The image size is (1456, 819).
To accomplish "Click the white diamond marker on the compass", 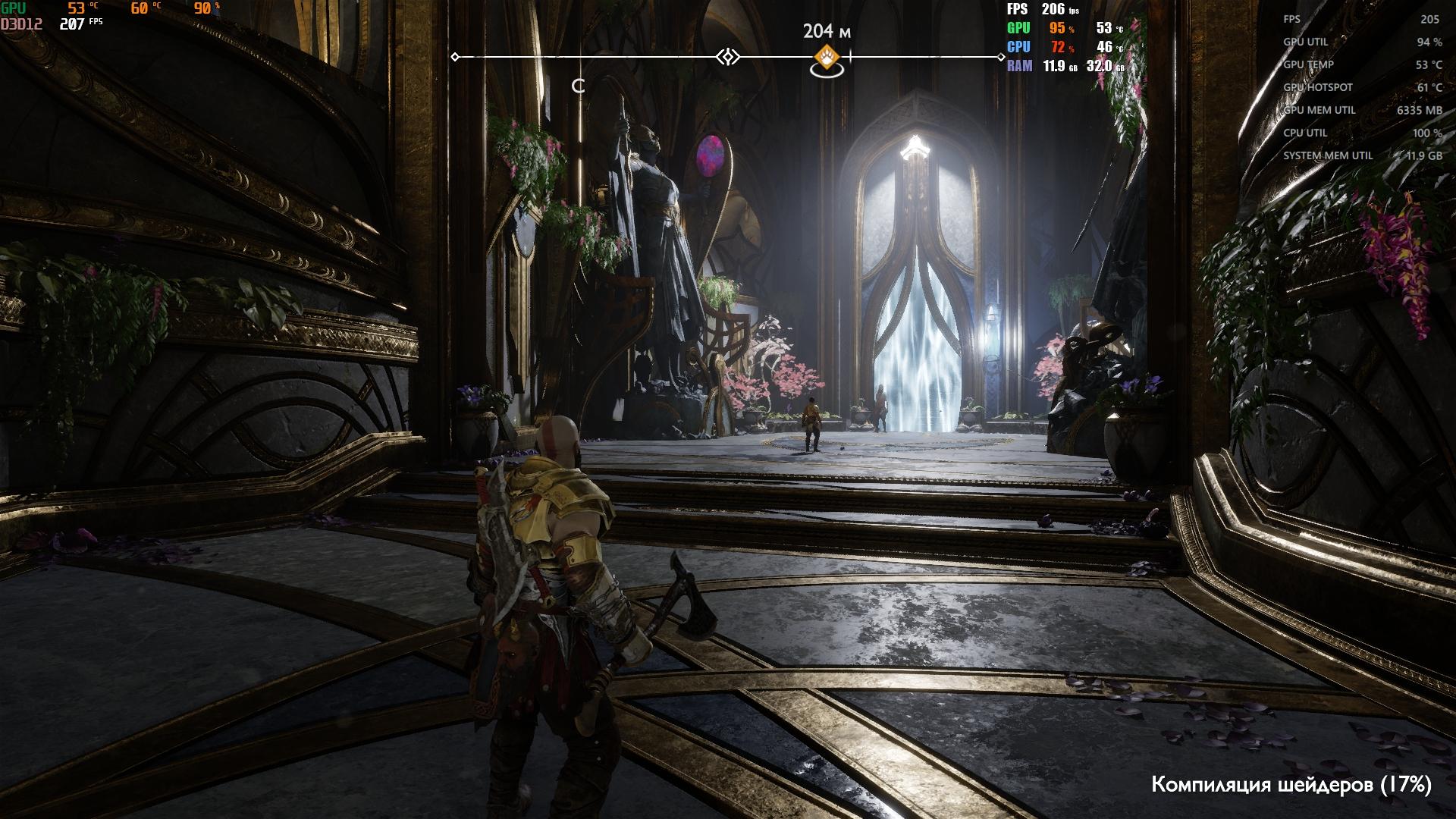I will pos(728,57).
